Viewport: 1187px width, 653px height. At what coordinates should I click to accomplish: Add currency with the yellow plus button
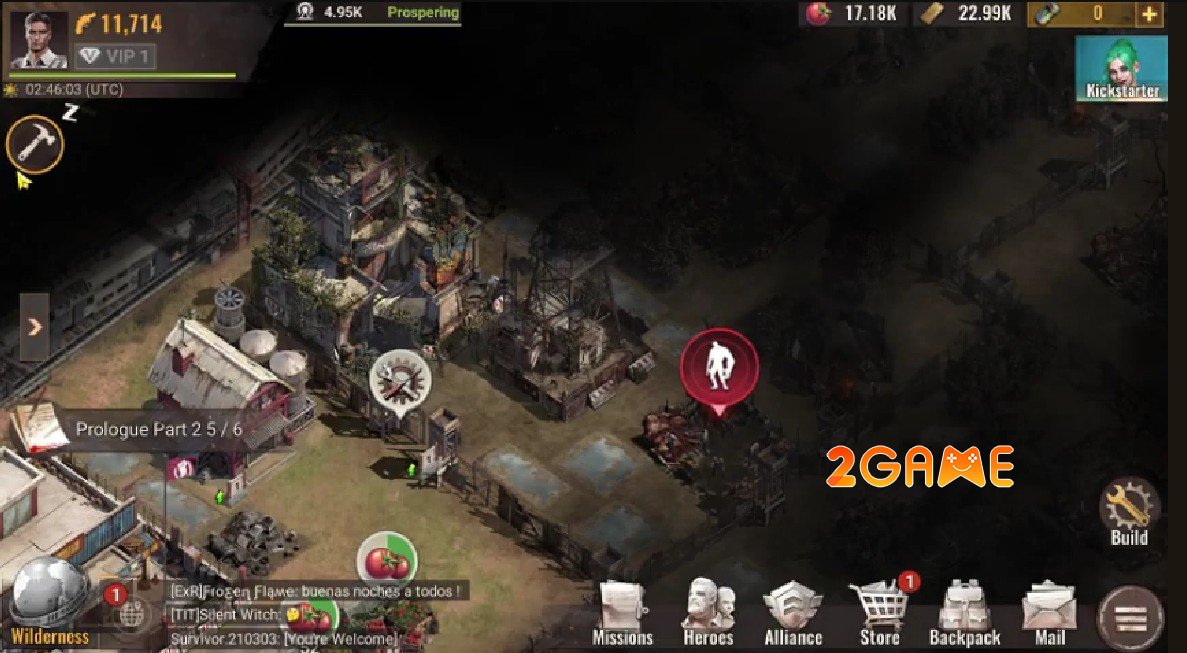point(1149,14)
